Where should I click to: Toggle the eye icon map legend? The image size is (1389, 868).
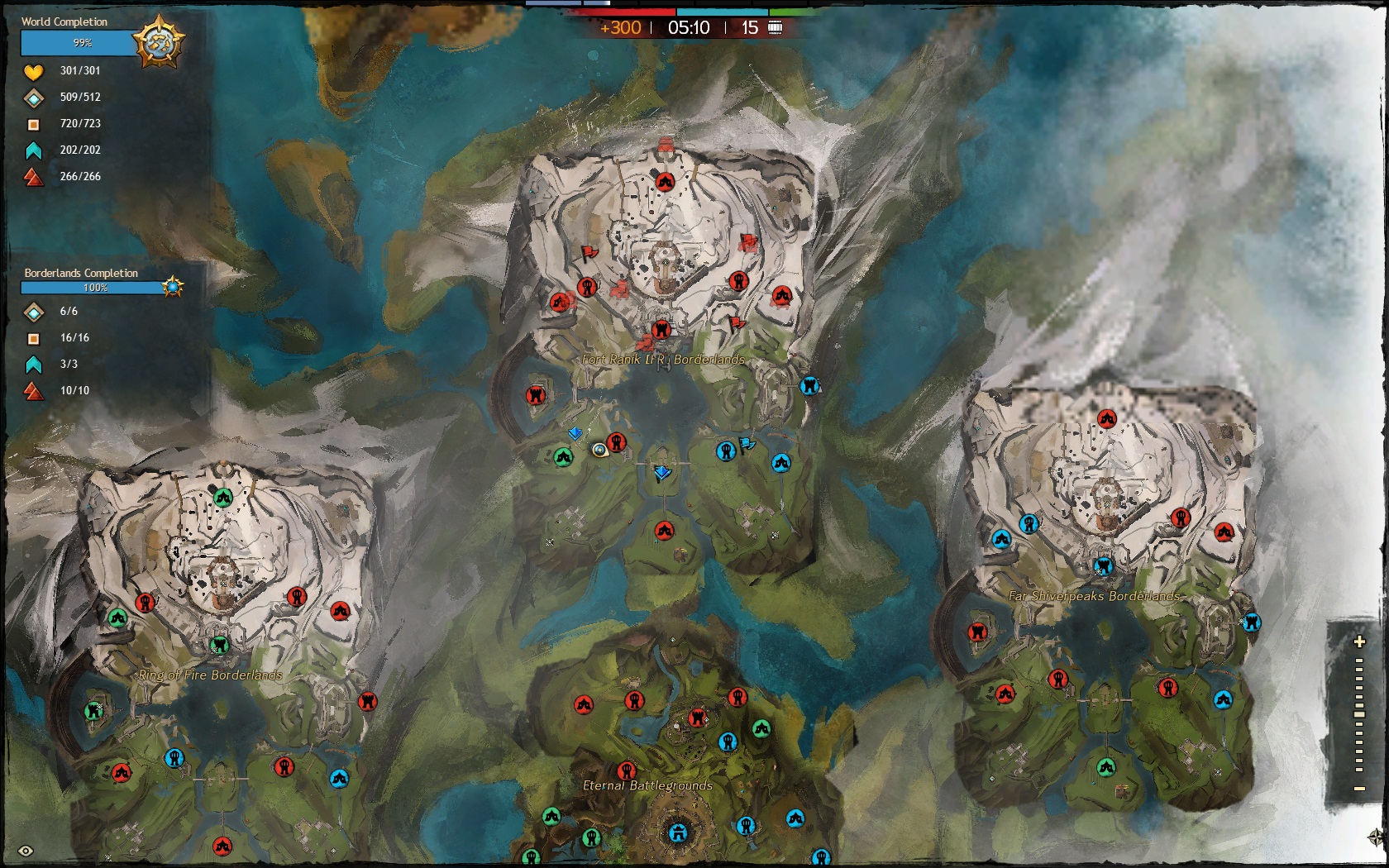click(x=26, y=851)
